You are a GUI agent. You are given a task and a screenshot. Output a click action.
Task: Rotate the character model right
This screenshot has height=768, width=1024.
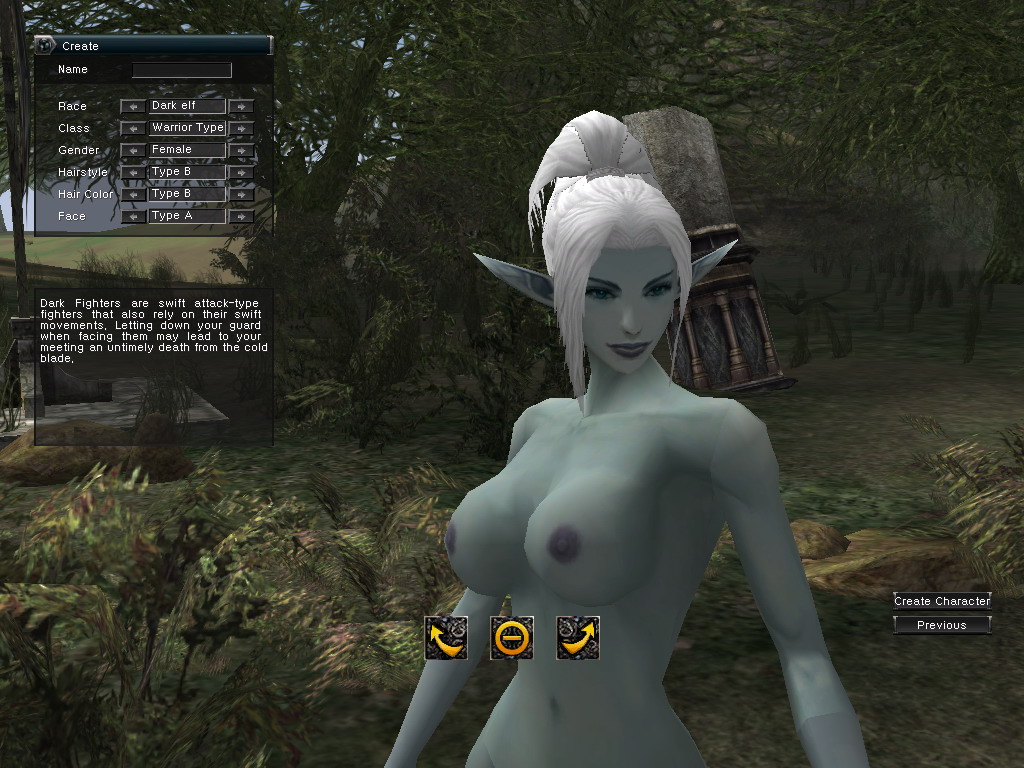[x=578, y=638]
